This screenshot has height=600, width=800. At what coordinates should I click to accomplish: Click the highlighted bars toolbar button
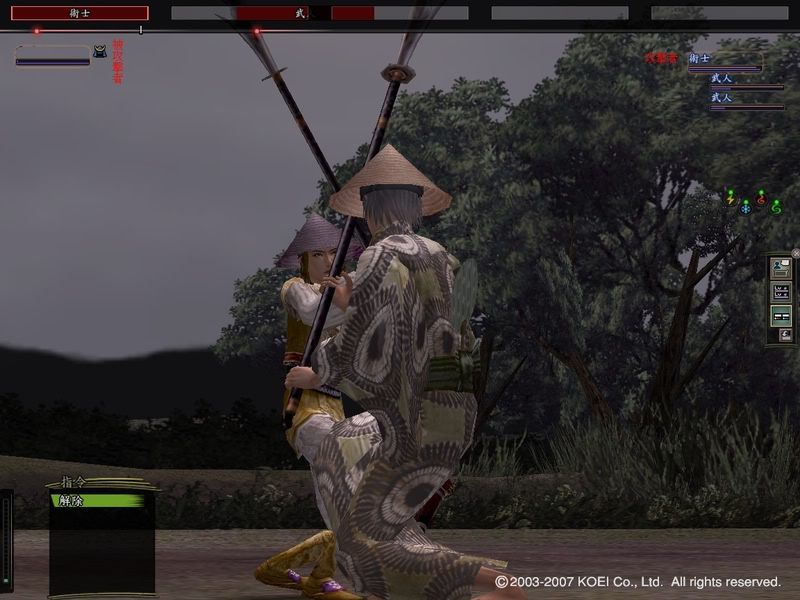click(781, 316)
